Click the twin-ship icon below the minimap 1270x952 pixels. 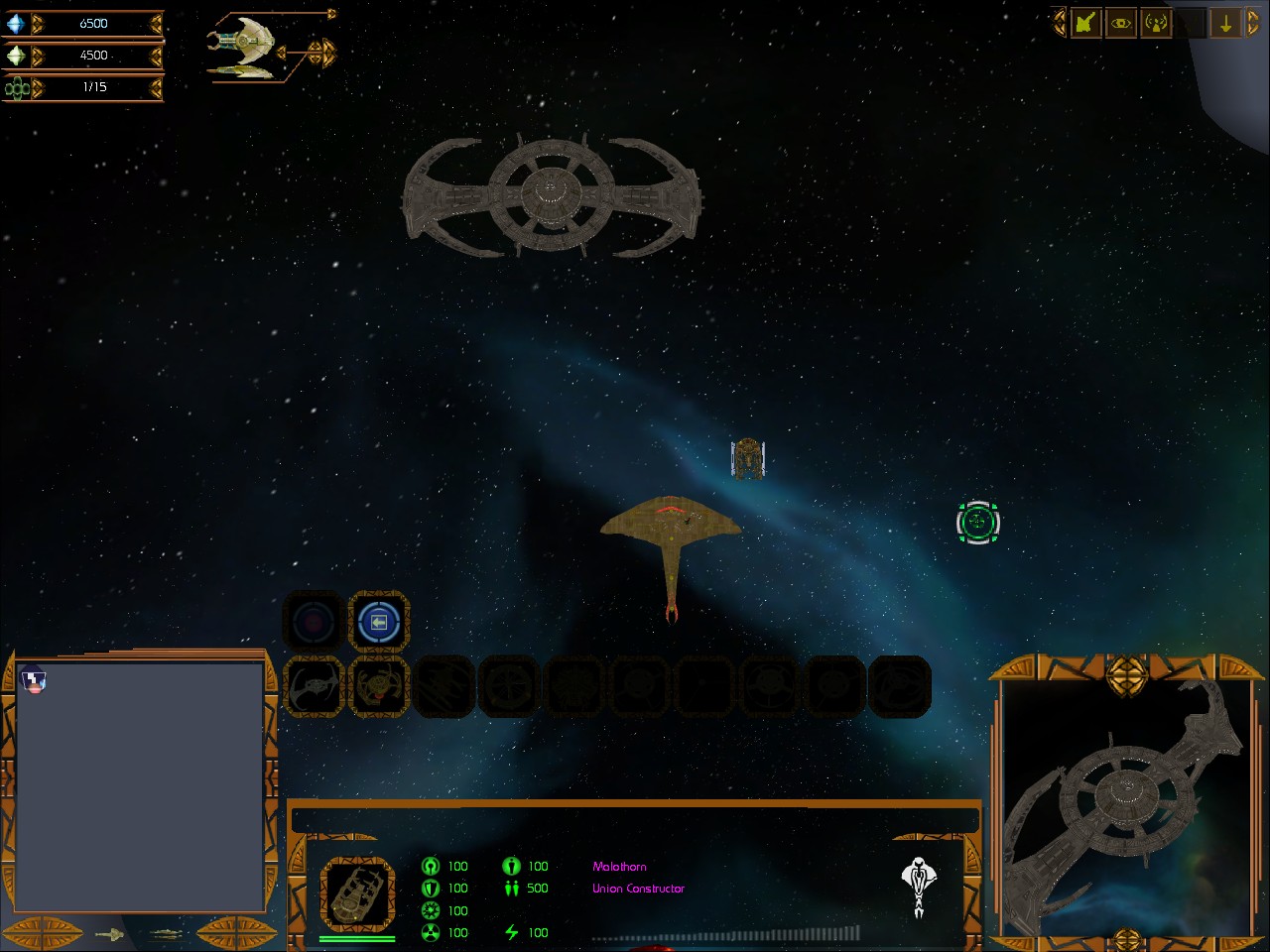click(x=165, y=933)
